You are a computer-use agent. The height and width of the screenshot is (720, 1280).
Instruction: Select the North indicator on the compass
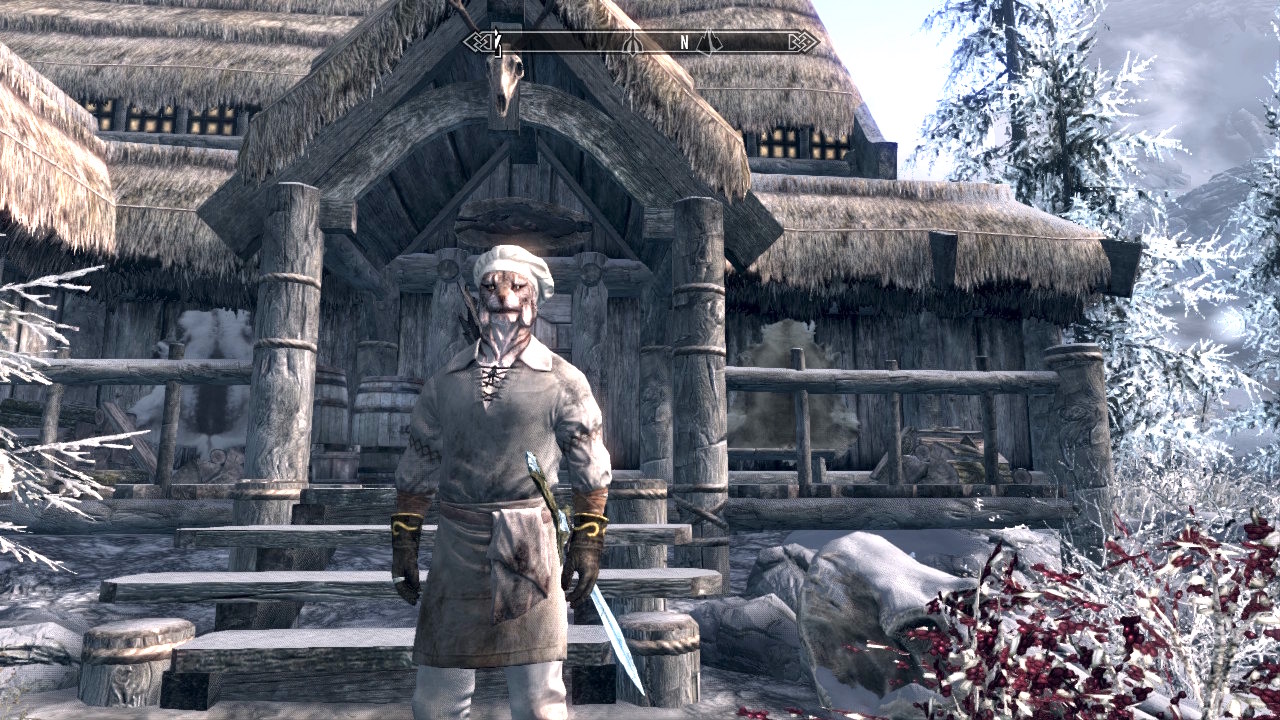(x=685, y=42)
